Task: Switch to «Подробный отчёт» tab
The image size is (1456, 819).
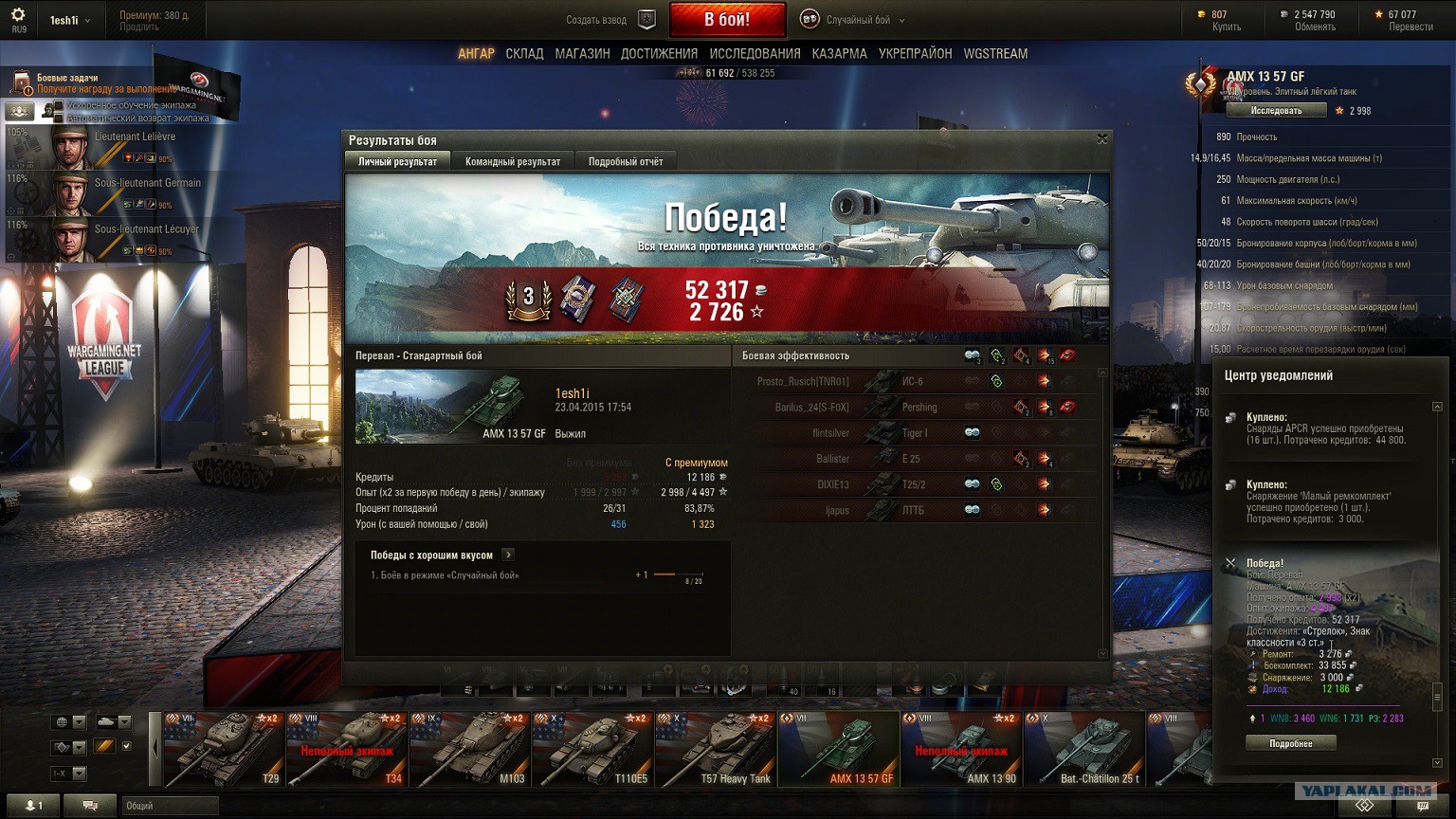Action: point(625,161)
